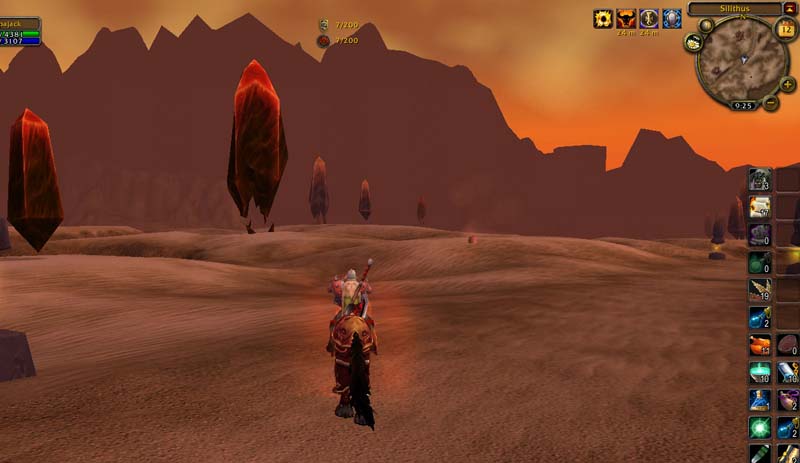Activate the glowing green orb ability

[760, 428]
